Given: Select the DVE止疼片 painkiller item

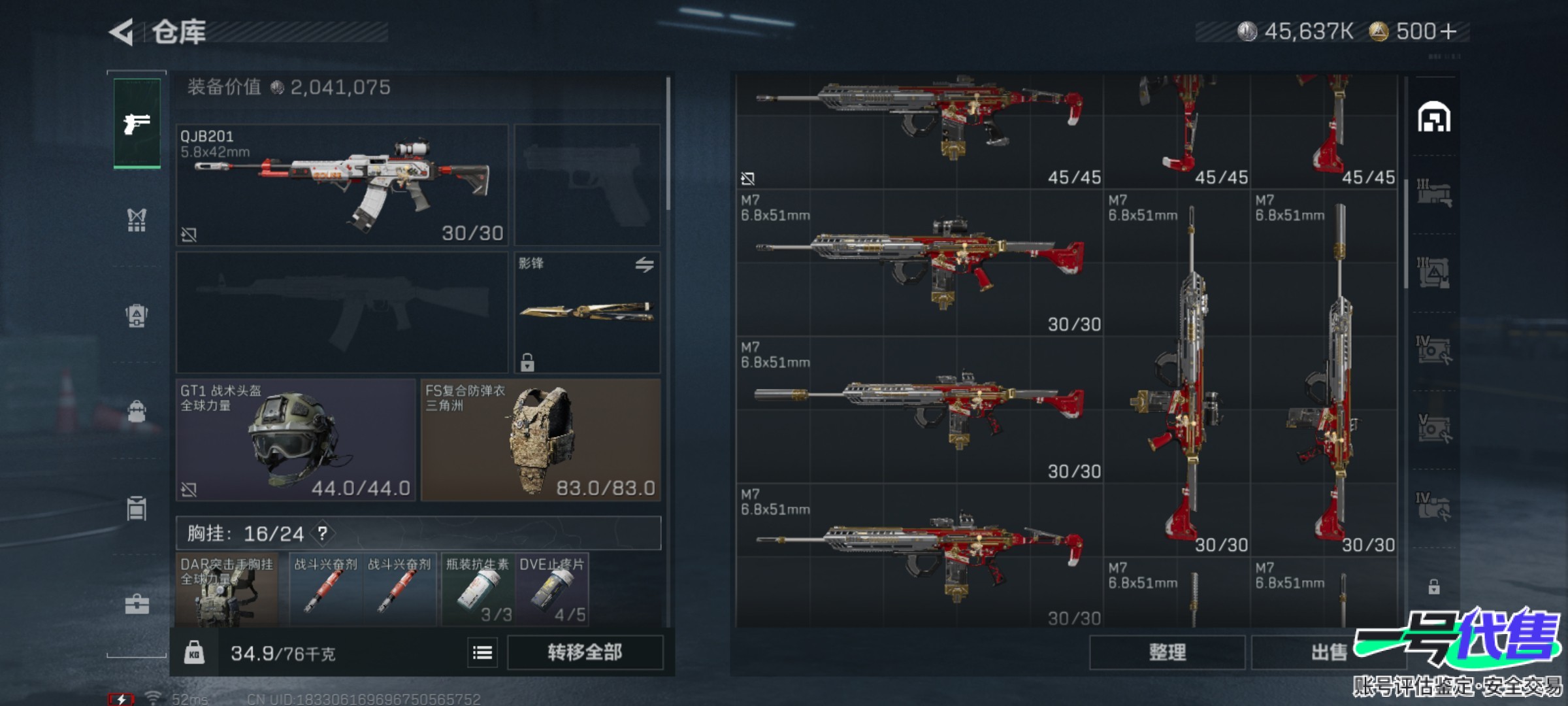Looking at the screenshot, I should (552, 590).
